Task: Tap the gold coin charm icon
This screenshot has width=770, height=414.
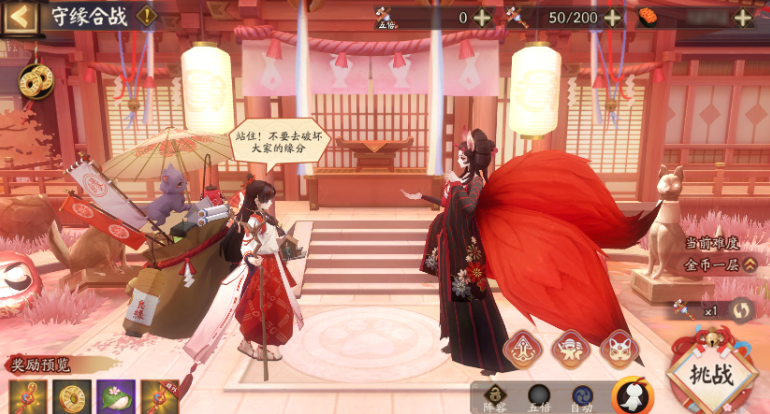Action: [35, 79]
